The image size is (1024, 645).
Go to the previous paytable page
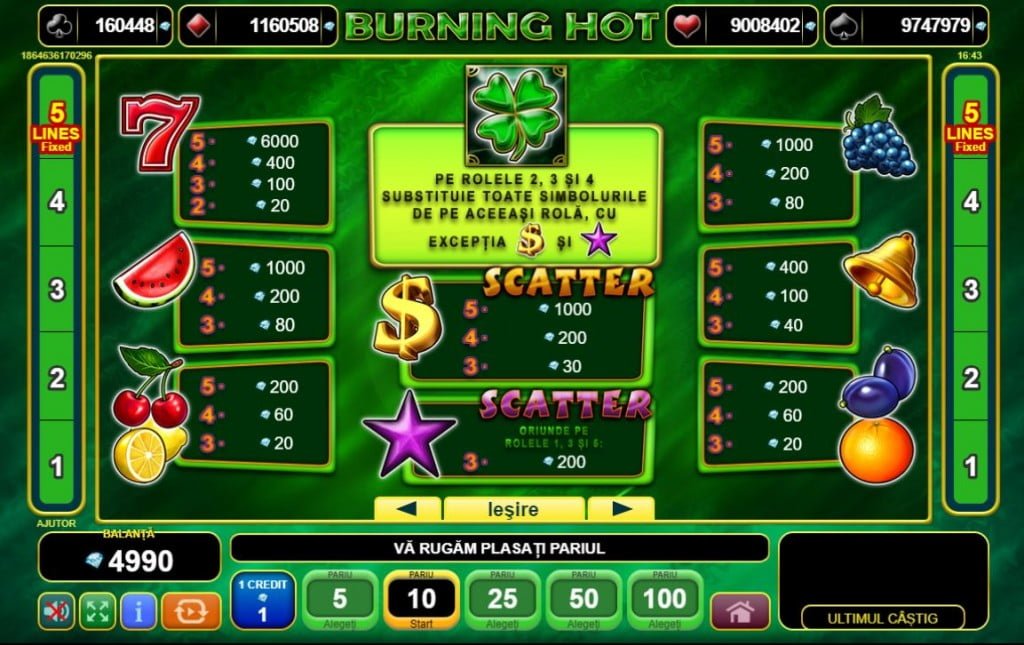pos(406,509)
